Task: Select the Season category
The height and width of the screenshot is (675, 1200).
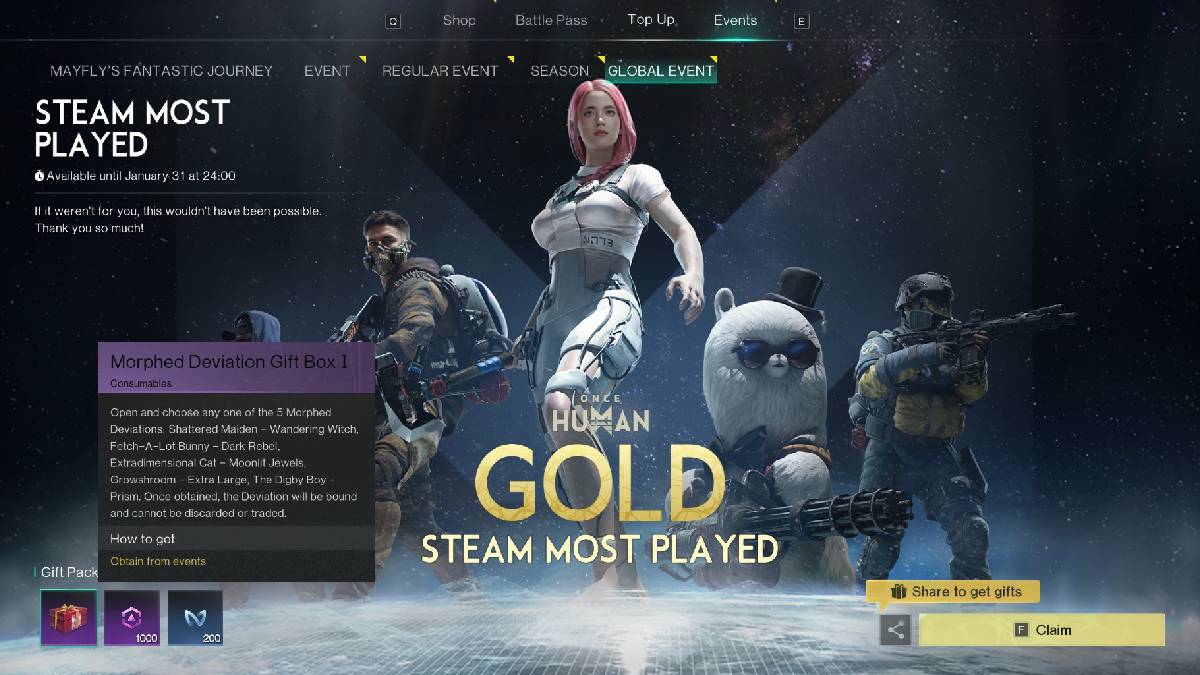Action: click(559, 71)
